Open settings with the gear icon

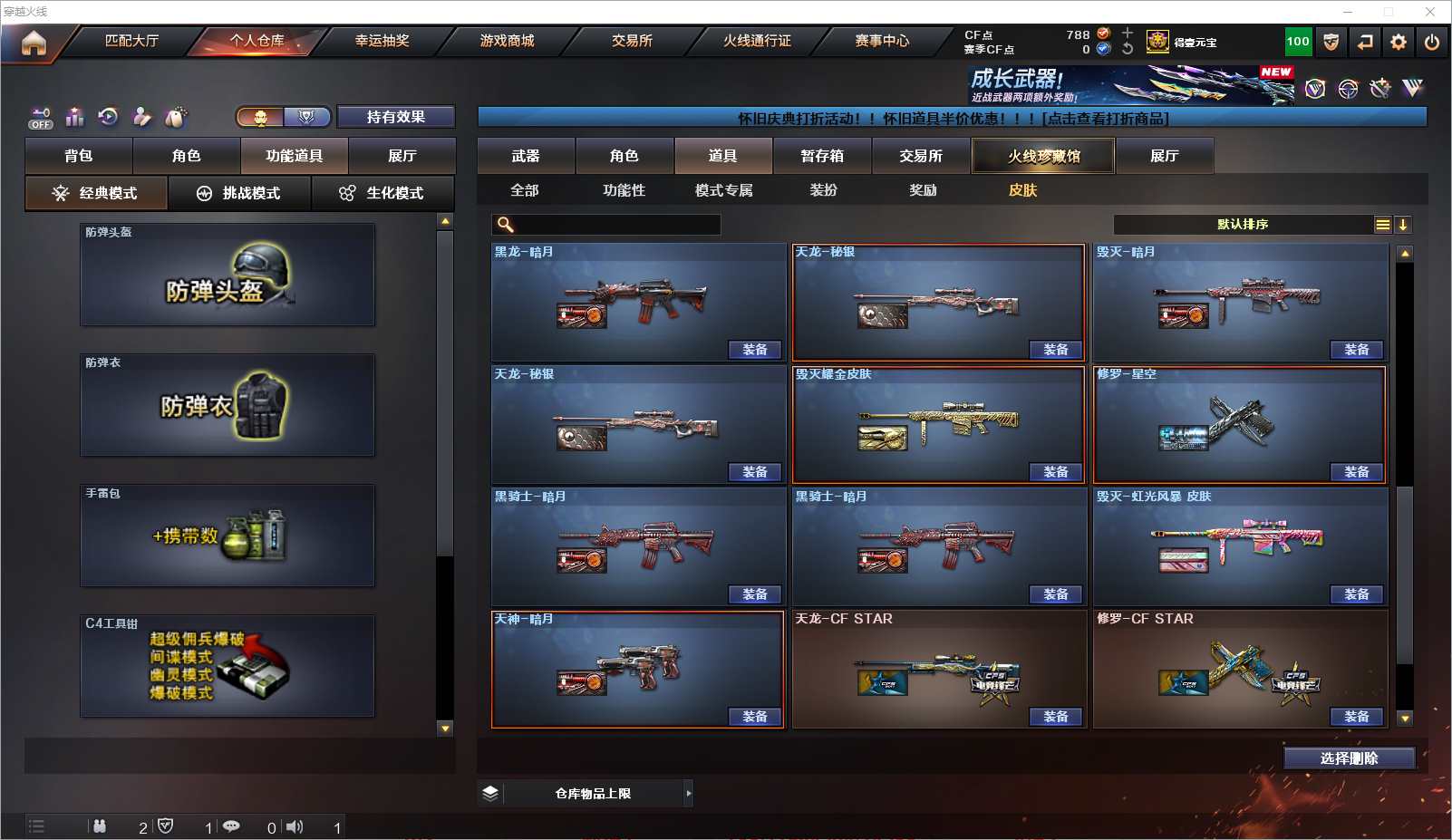click(x=1399, y=43)
